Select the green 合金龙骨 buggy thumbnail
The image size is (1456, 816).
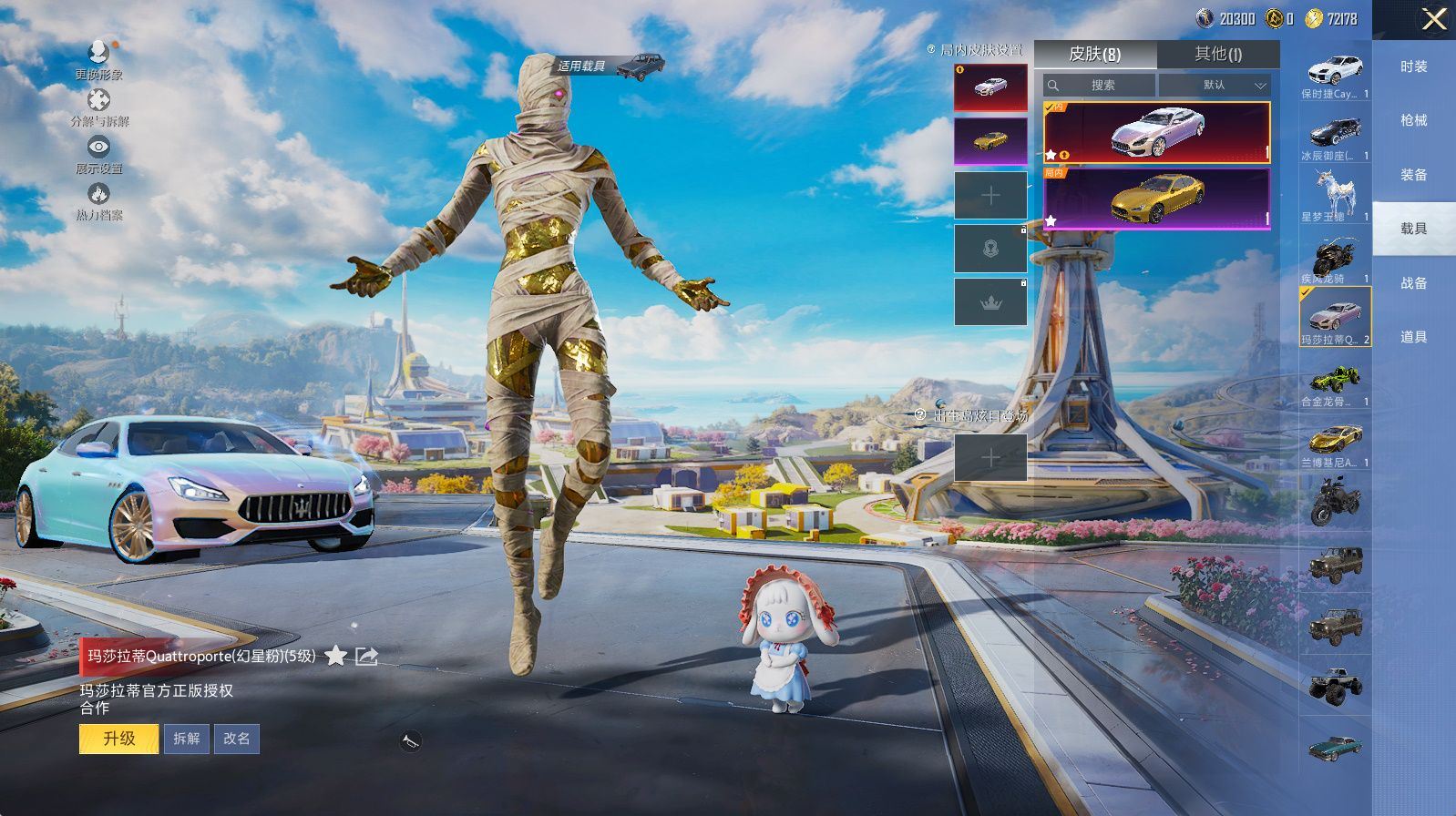pyautogui.click(x=1335, y=382)
